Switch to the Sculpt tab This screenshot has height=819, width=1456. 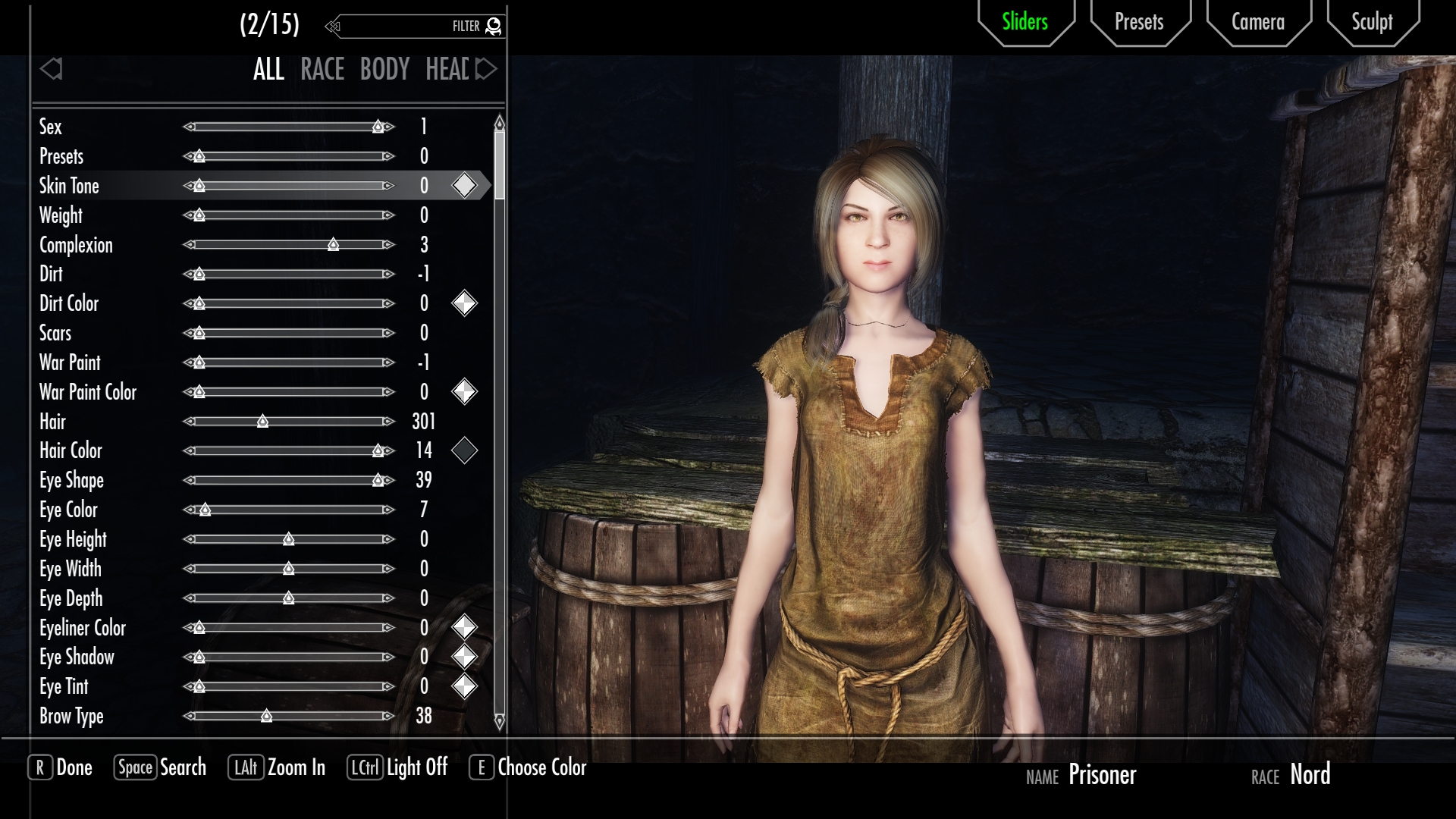(1372, 22)
